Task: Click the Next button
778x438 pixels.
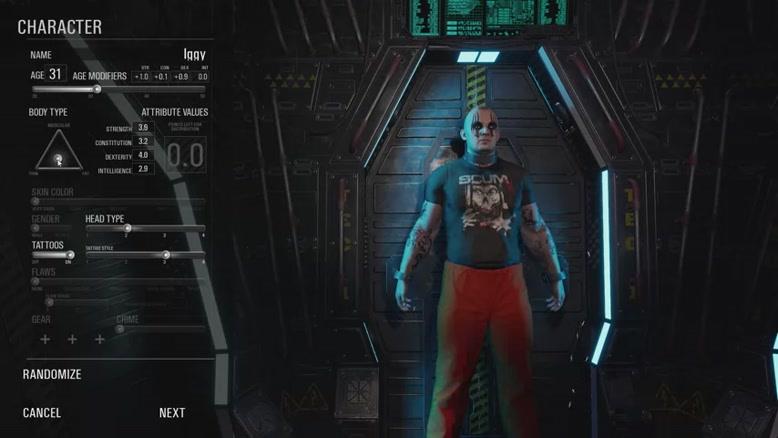Action: [172, 413]
